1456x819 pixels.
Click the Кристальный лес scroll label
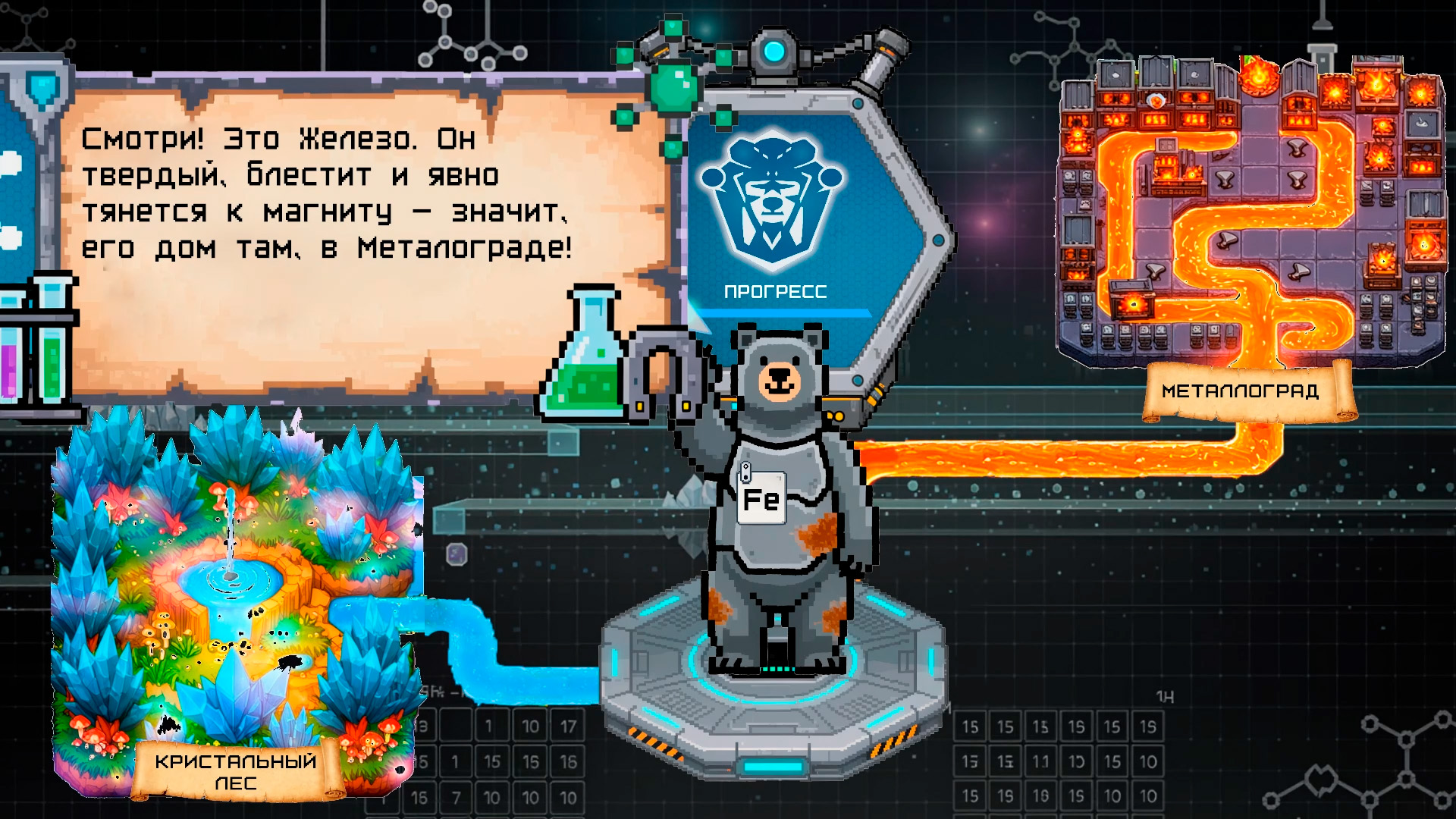click(236, 771)
